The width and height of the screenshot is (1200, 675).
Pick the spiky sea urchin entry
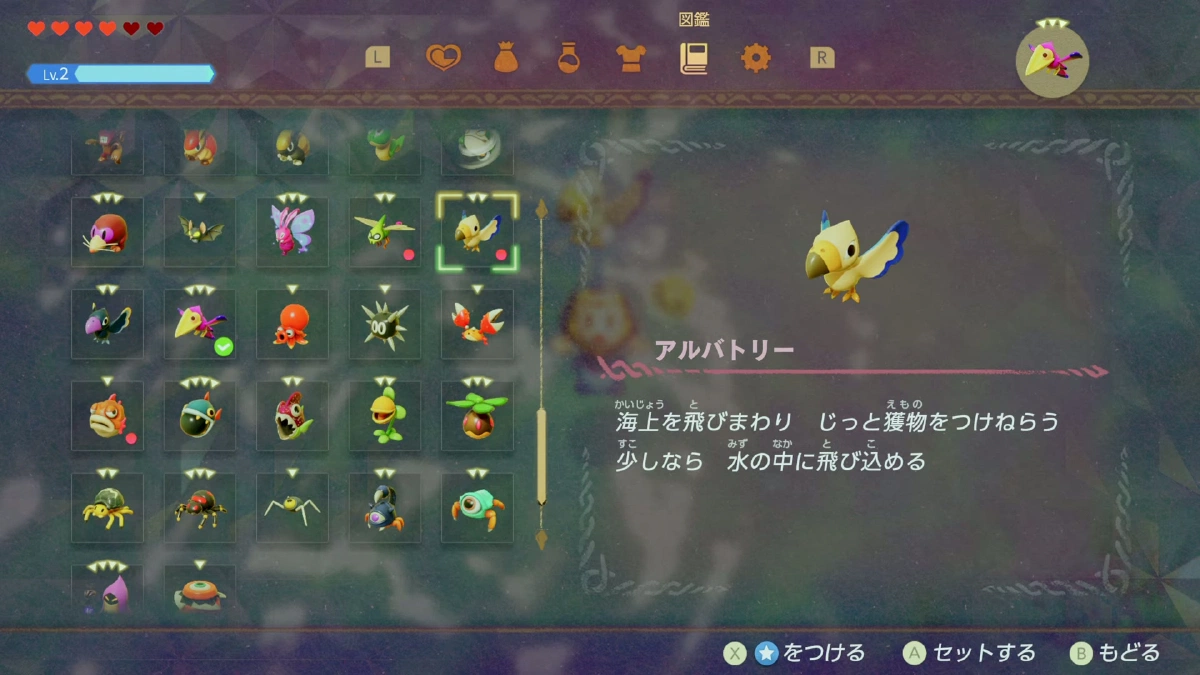(385, 324)
